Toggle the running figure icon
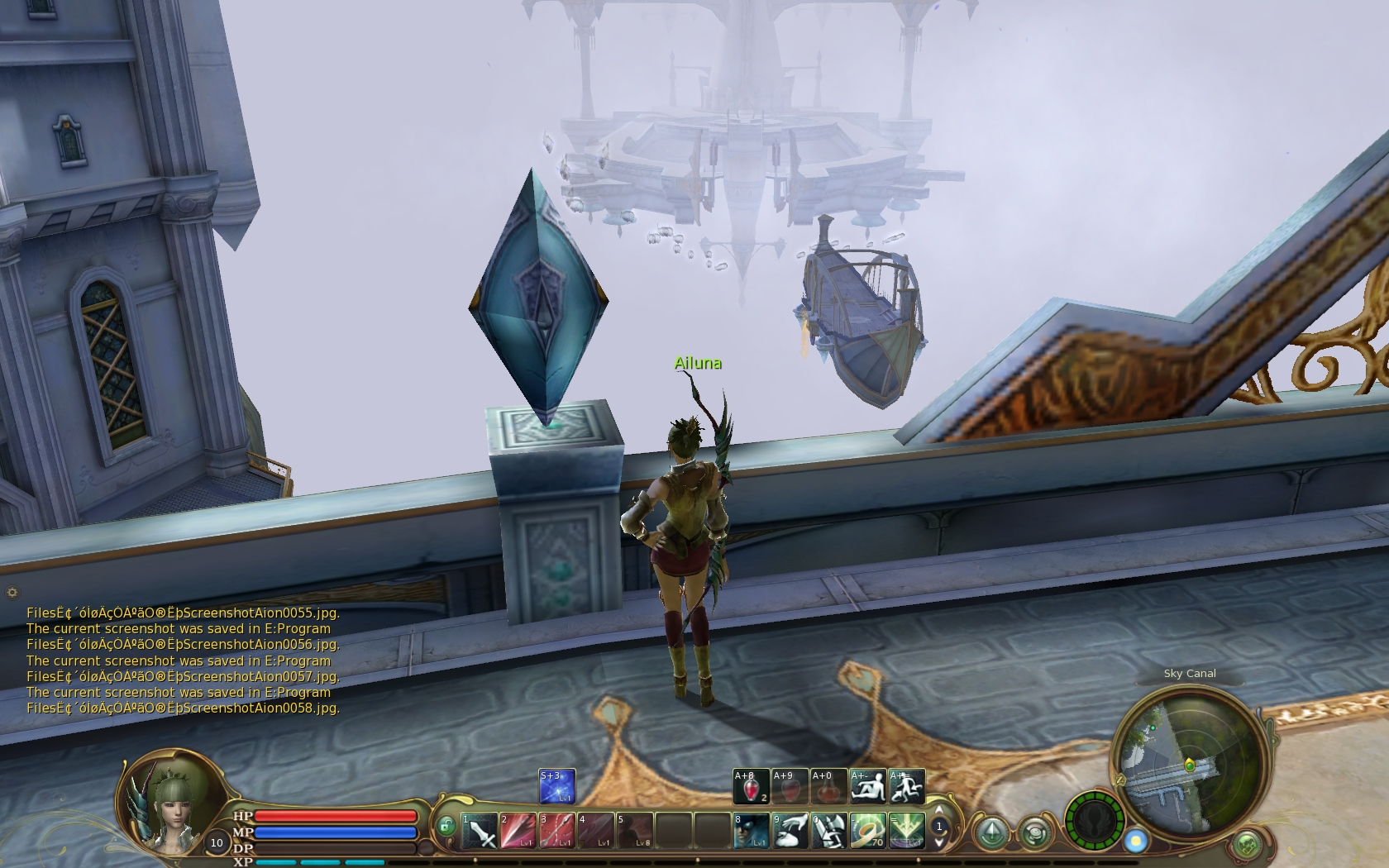 coord(906,786)
